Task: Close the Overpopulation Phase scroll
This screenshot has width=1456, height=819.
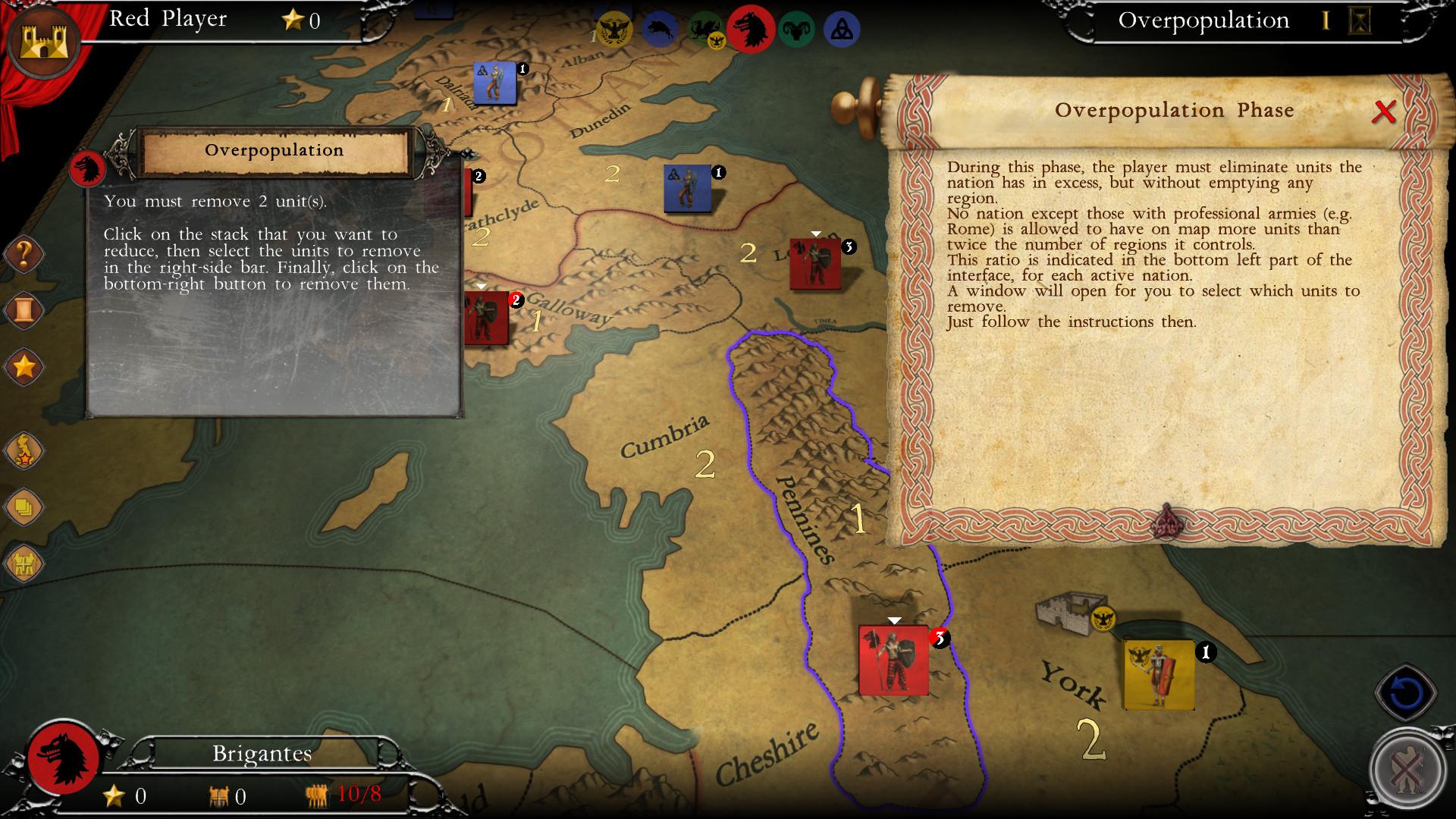Action: pos(1384,112)
